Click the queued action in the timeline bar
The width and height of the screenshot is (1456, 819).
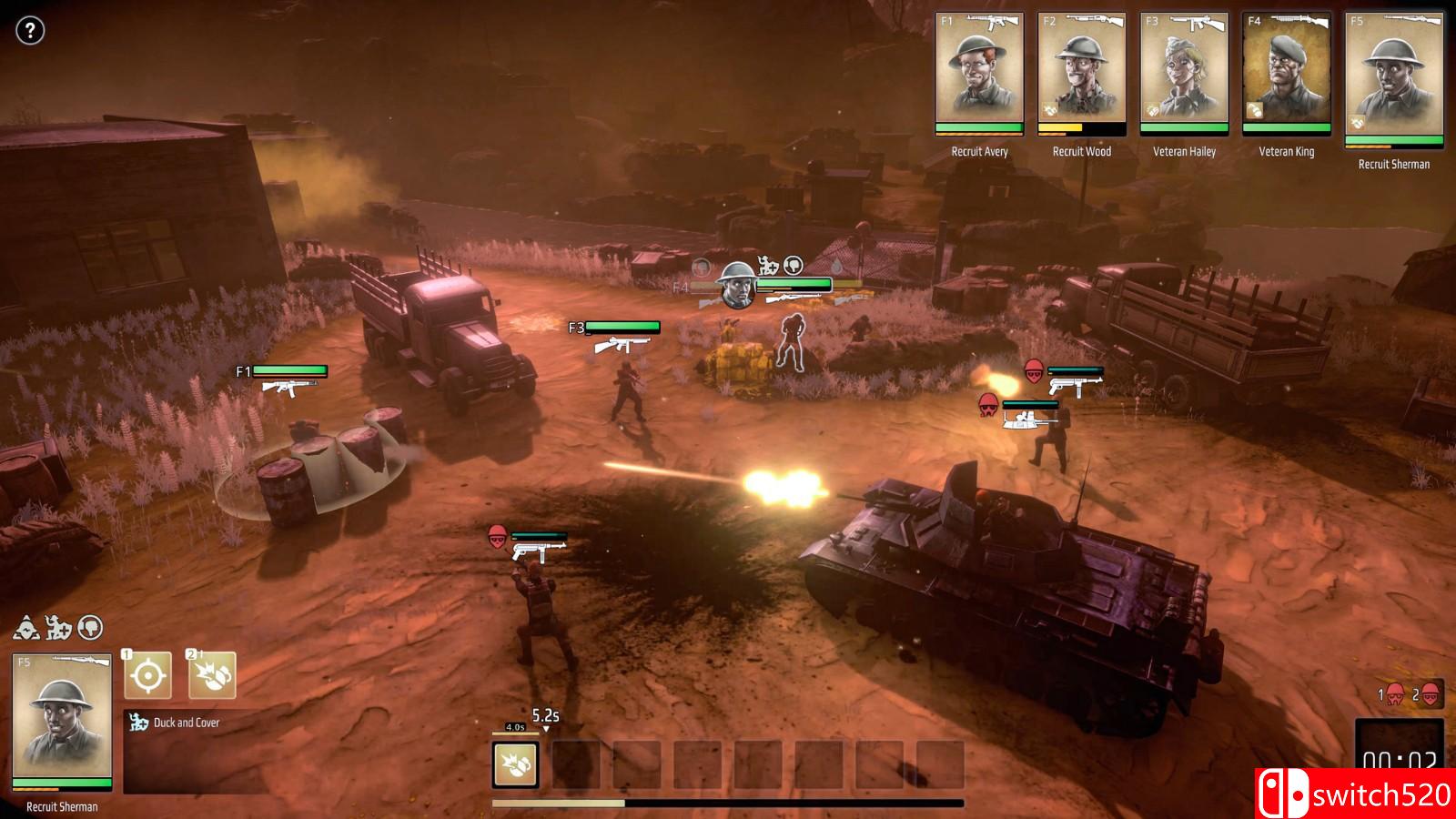point(516,764)
